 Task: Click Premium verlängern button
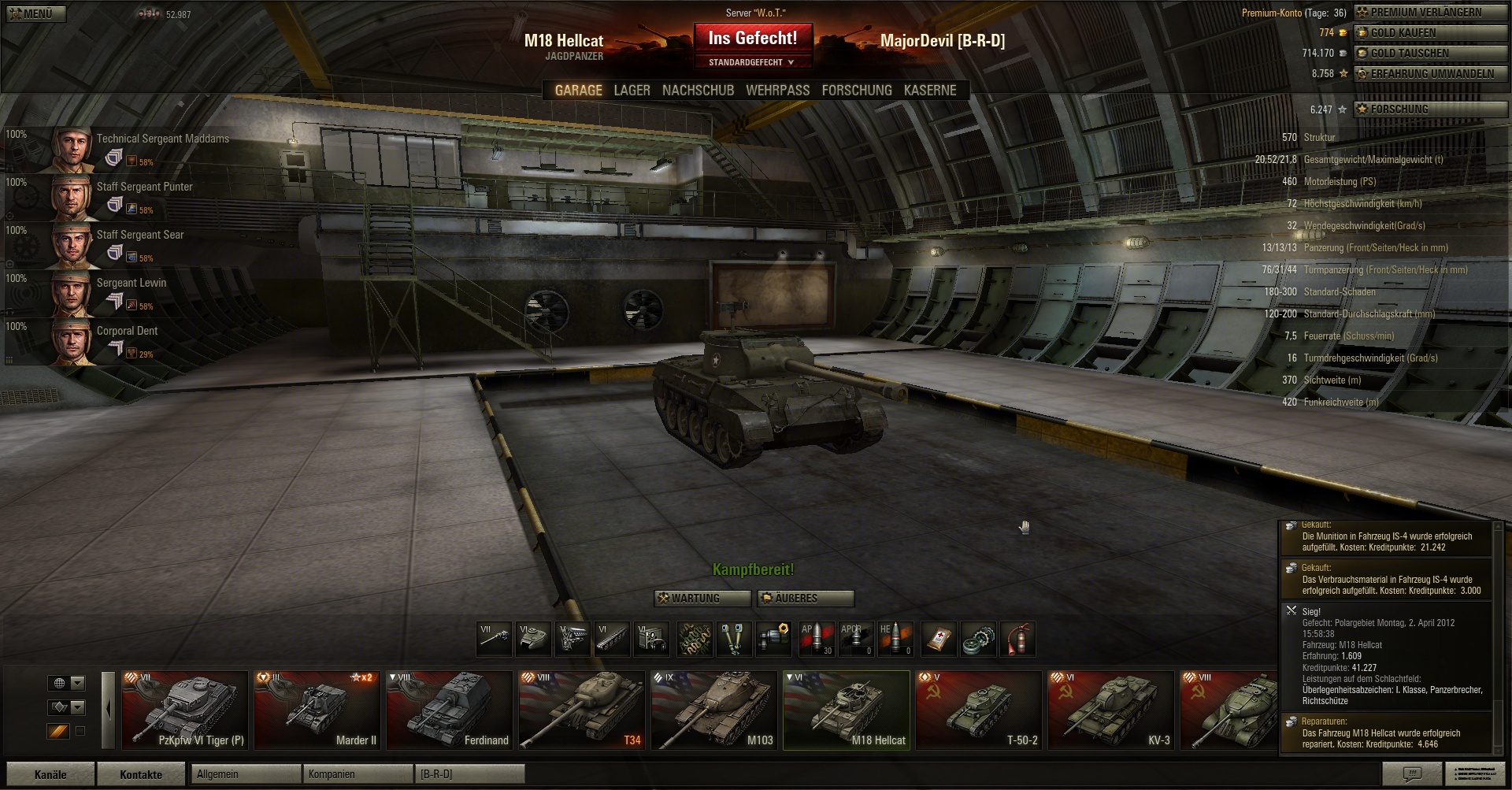pos(1429,13)
